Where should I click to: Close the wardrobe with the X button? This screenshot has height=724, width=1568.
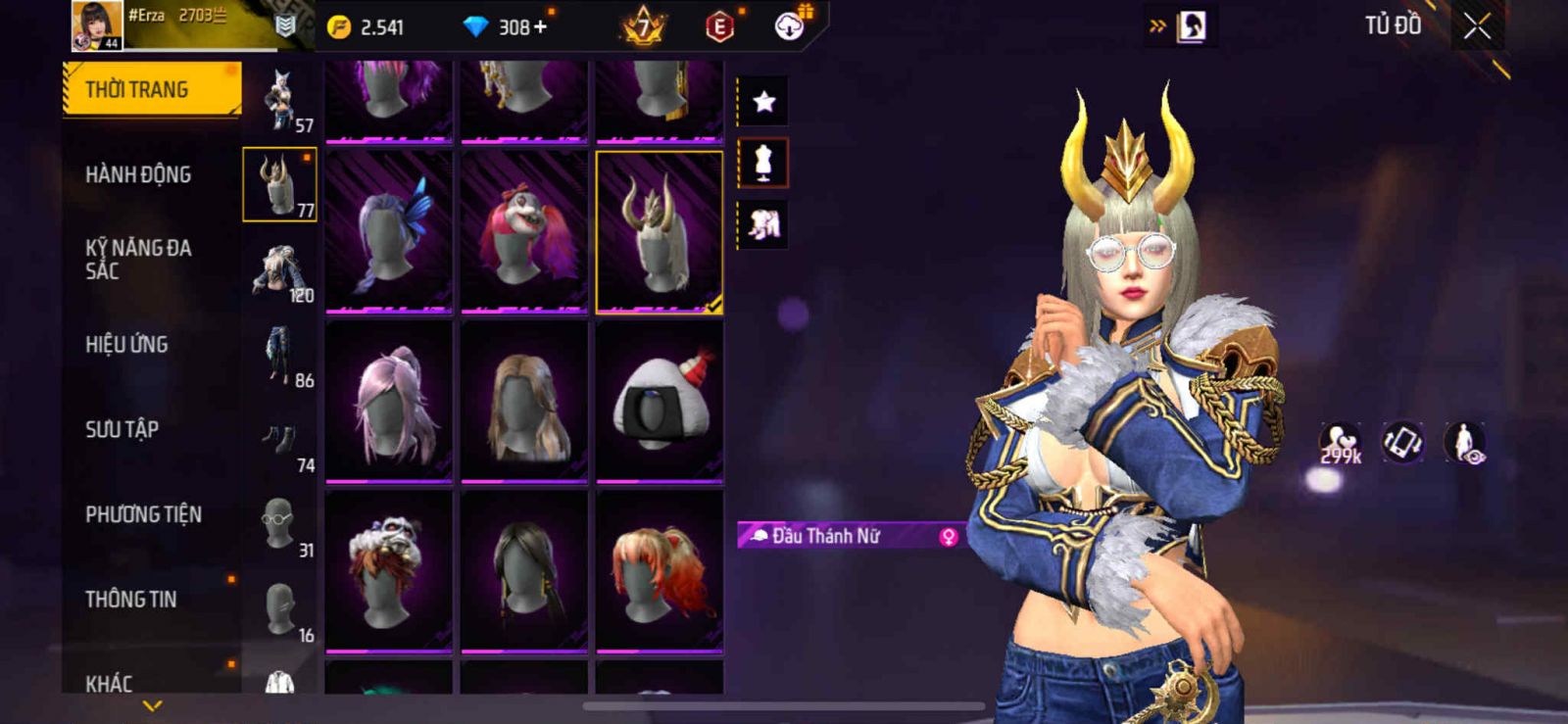1477,27
